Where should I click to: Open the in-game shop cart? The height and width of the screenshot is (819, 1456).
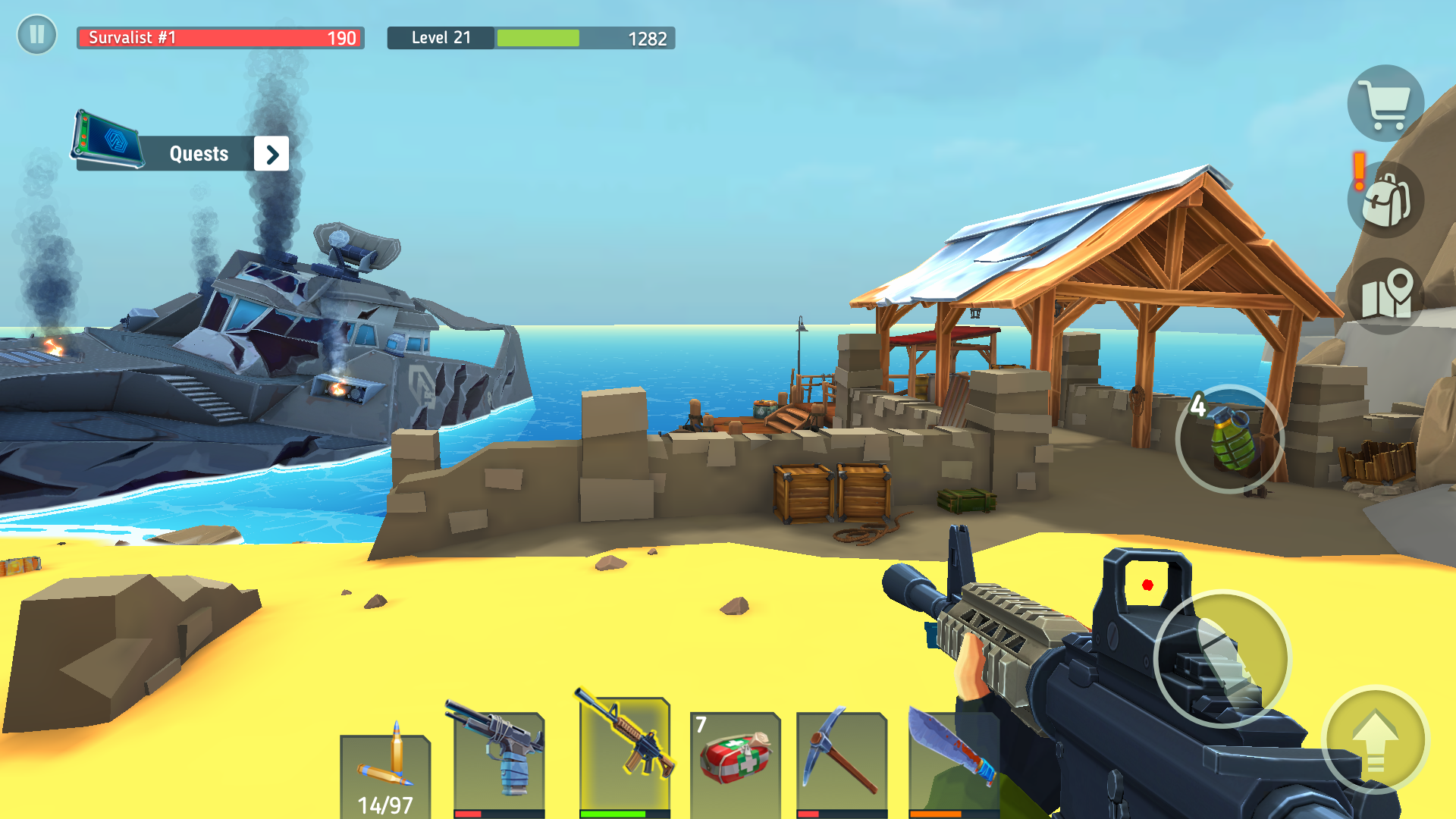pos(1387,103)
